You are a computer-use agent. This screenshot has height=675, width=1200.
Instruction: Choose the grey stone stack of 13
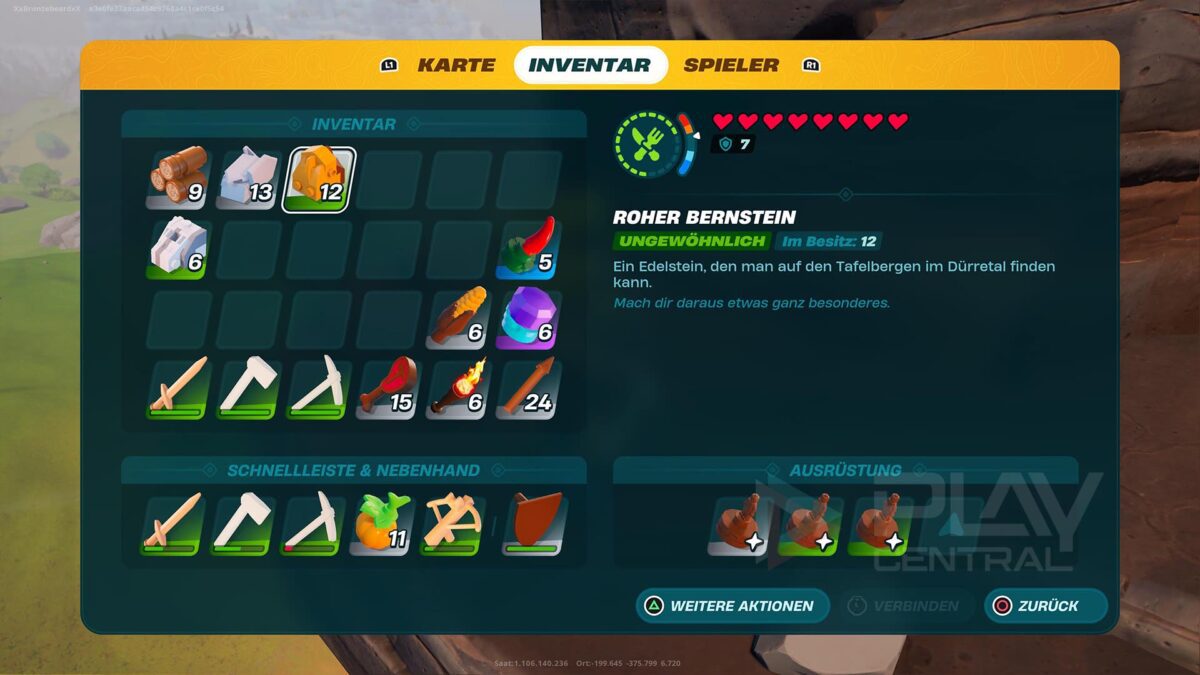pos(250,179)
